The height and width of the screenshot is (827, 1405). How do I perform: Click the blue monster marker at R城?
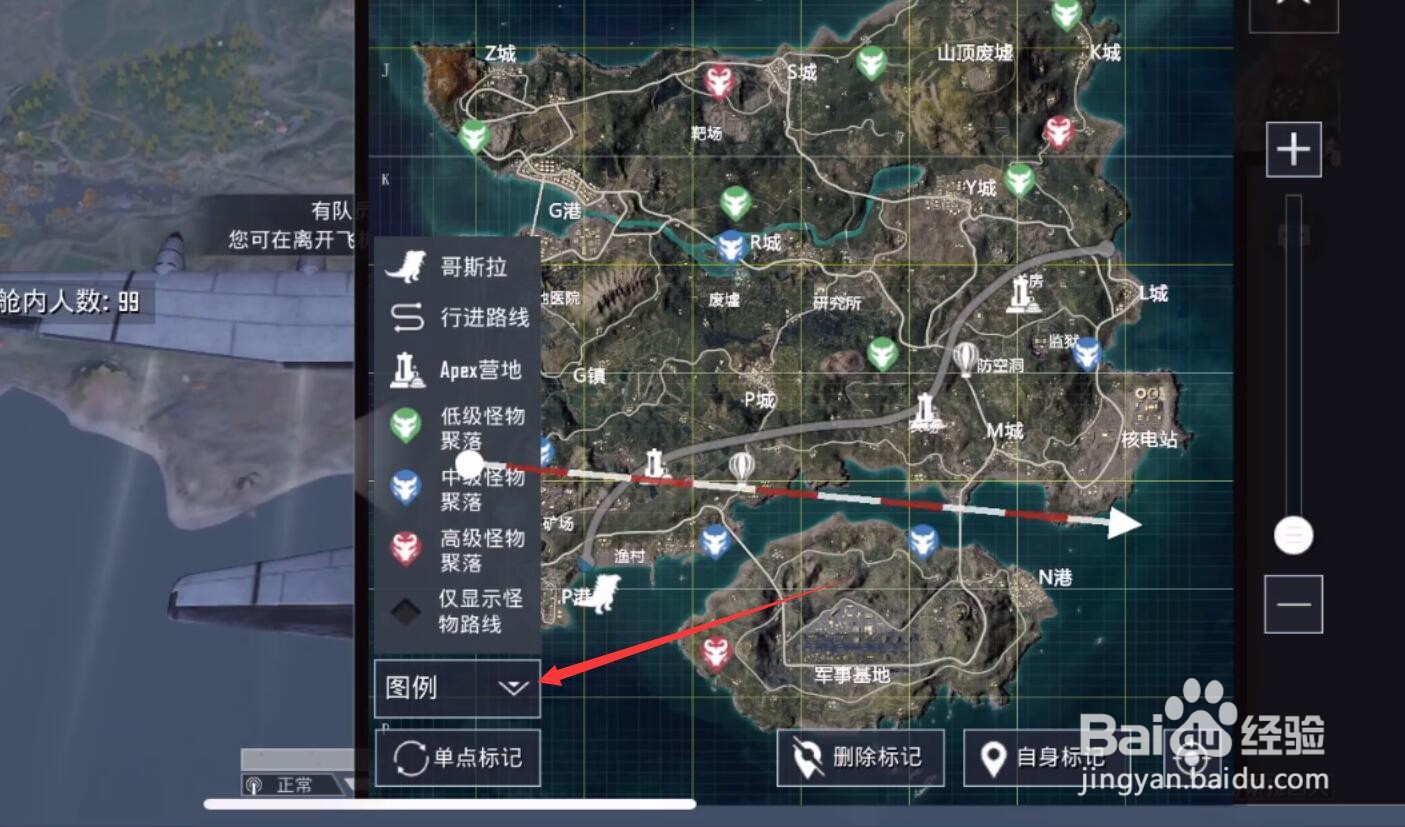click(729, 244)
